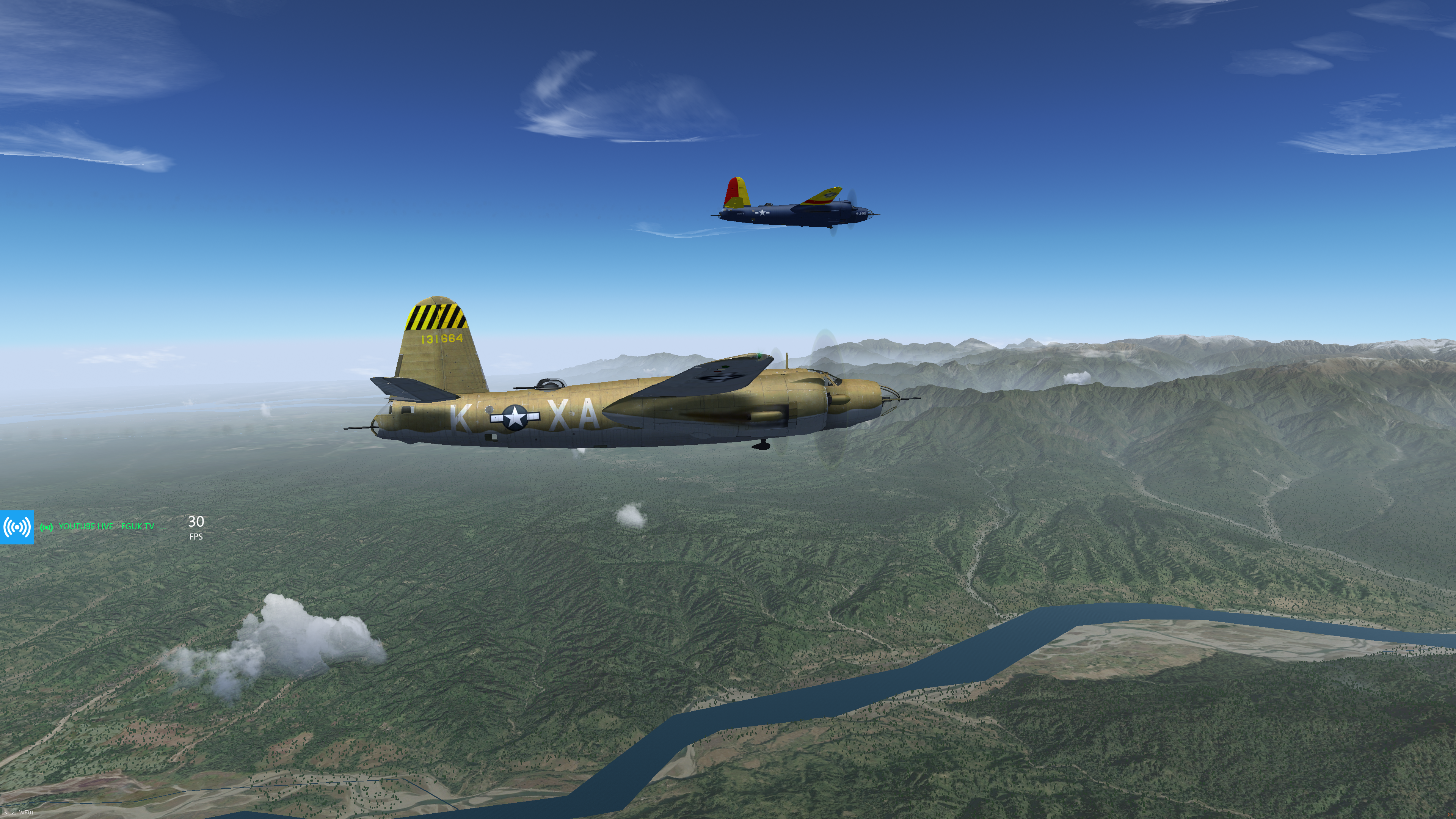Click the previous model-view arrow button
The width and height of the screenshot is (1456, 819).
coord(6,812)
